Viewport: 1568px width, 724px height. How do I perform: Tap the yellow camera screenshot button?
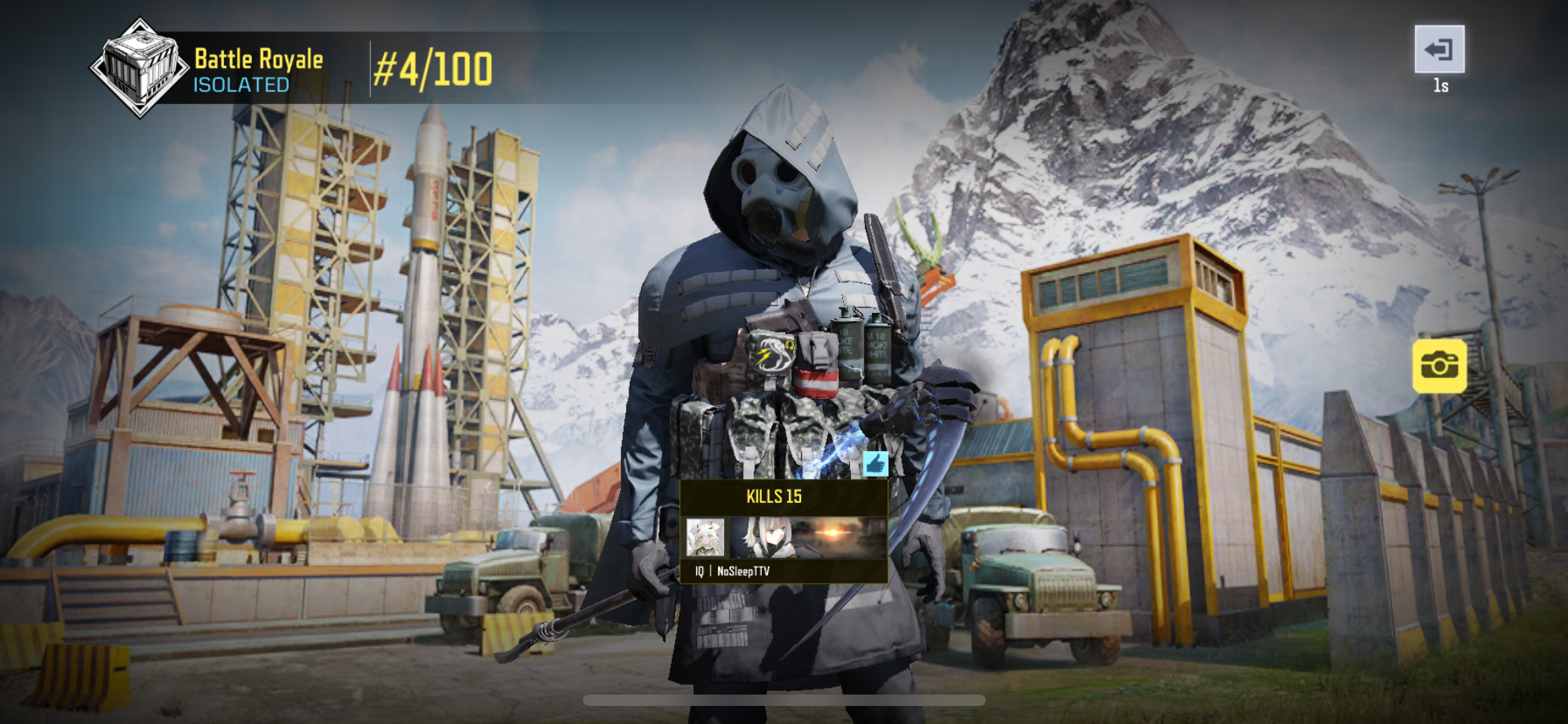click(x=1439, y=367)
